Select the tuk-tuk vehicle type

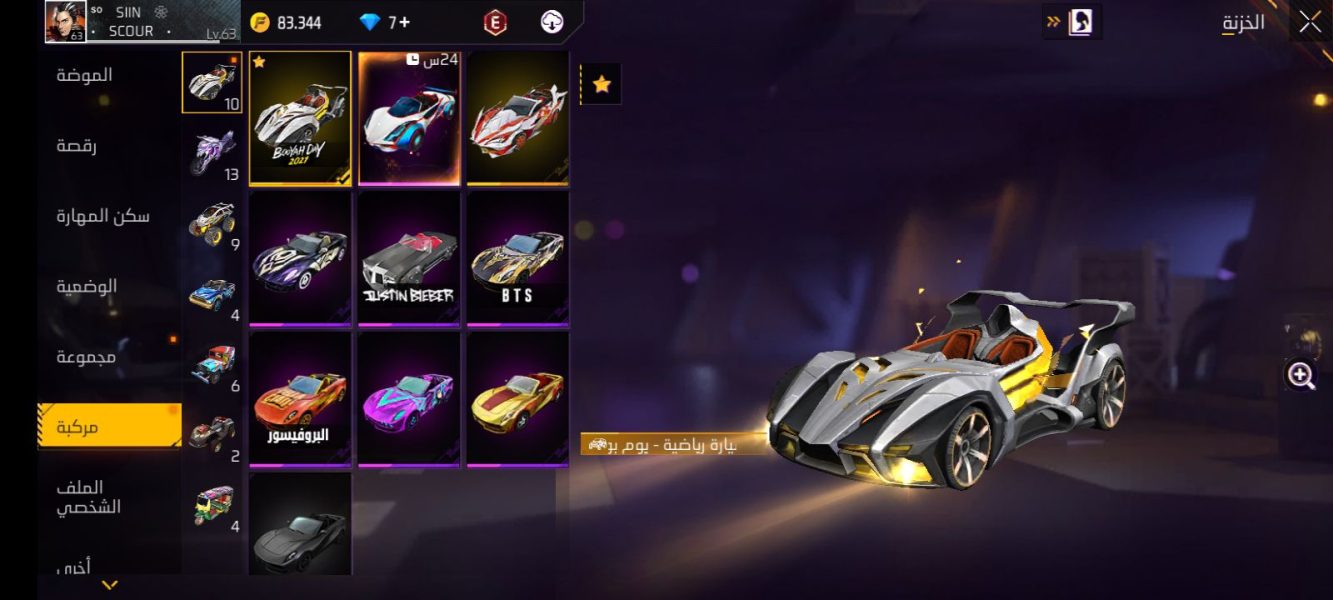[212, 505]
